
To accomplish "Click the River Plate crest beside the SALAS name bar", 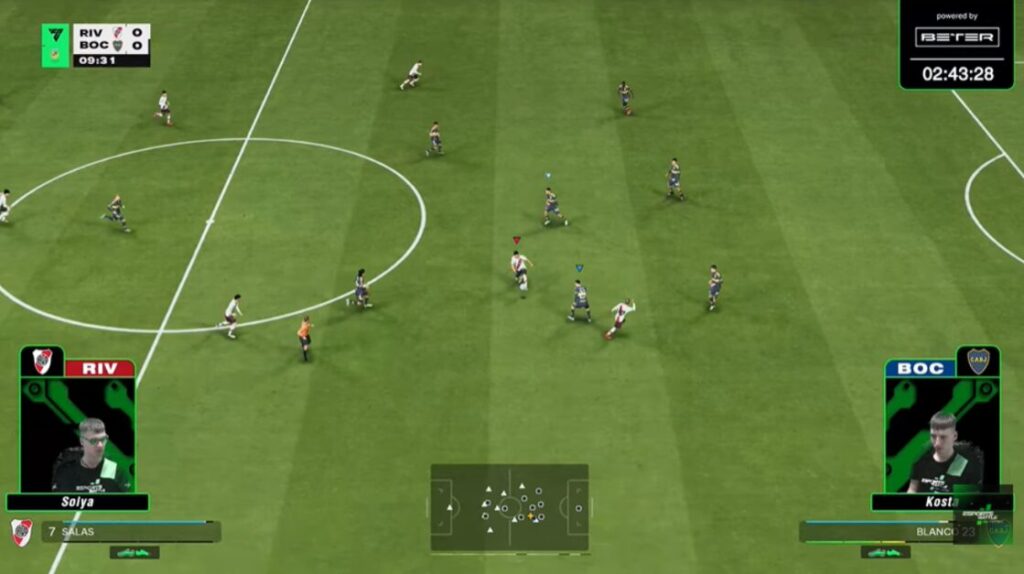I will point(21,532).
